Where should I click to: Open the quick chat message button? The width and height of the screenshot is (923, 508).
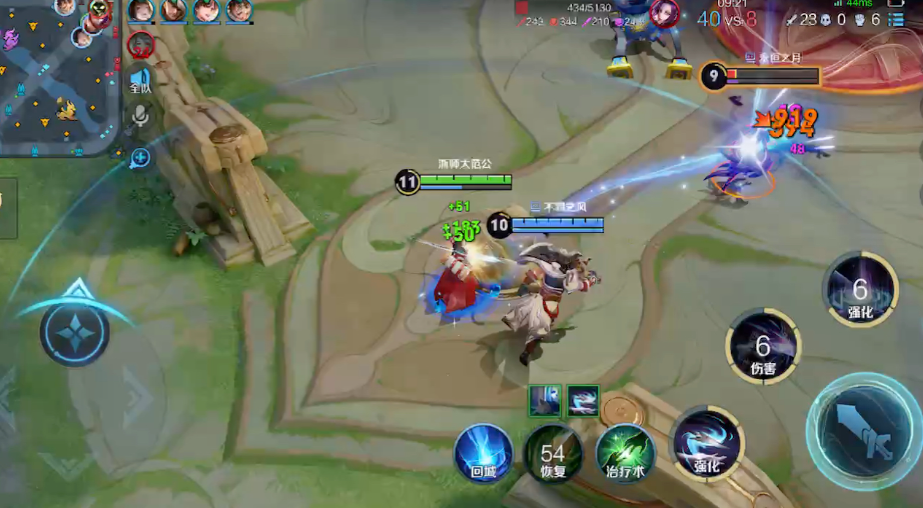140,157
